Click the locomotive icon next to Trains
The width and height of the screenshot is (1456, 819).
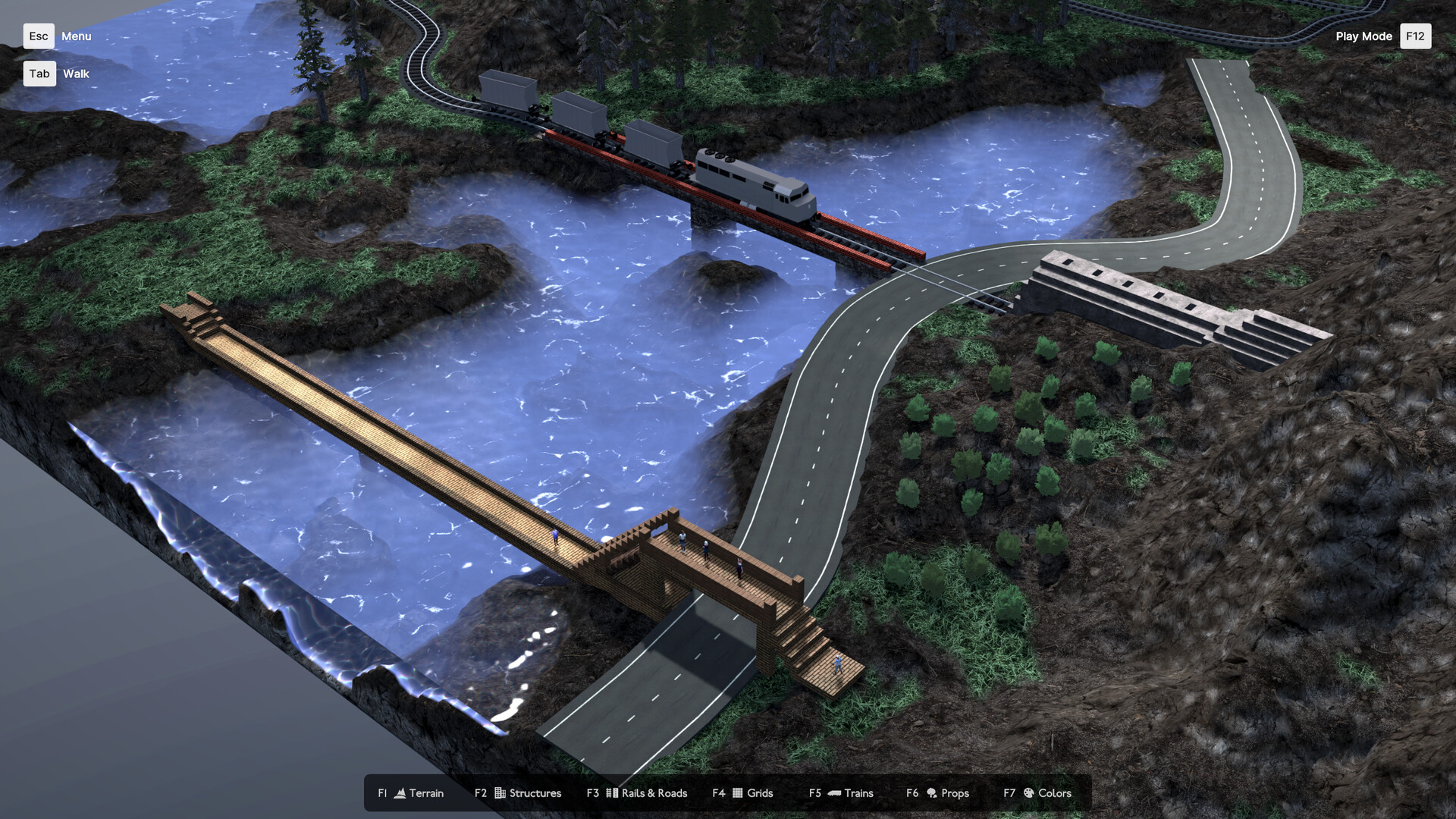pos(834,793)
